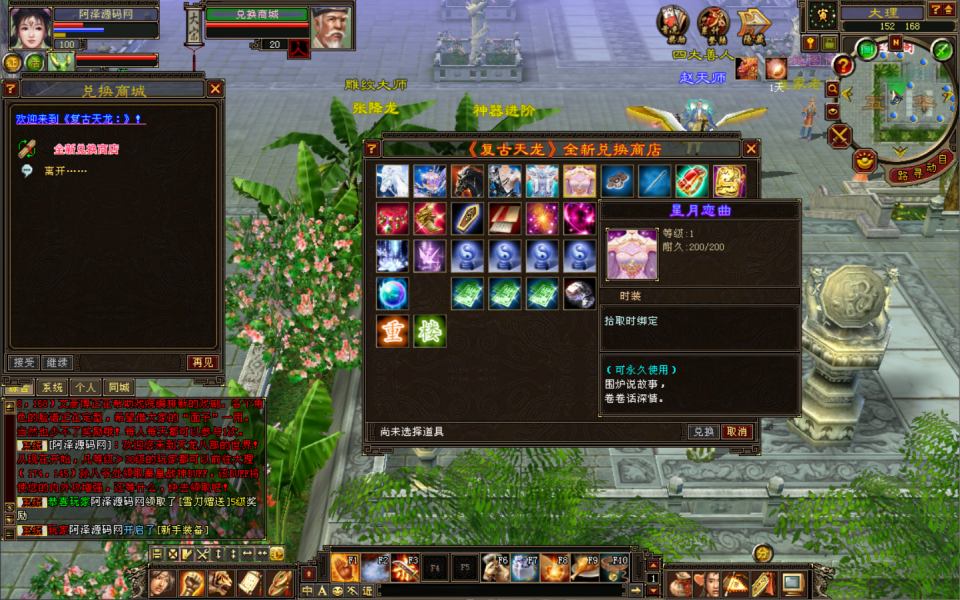Image resolution: width=960 pixels, height=600 pixels.
Task: Select the coffin item icon
Action: coord(467,218)
